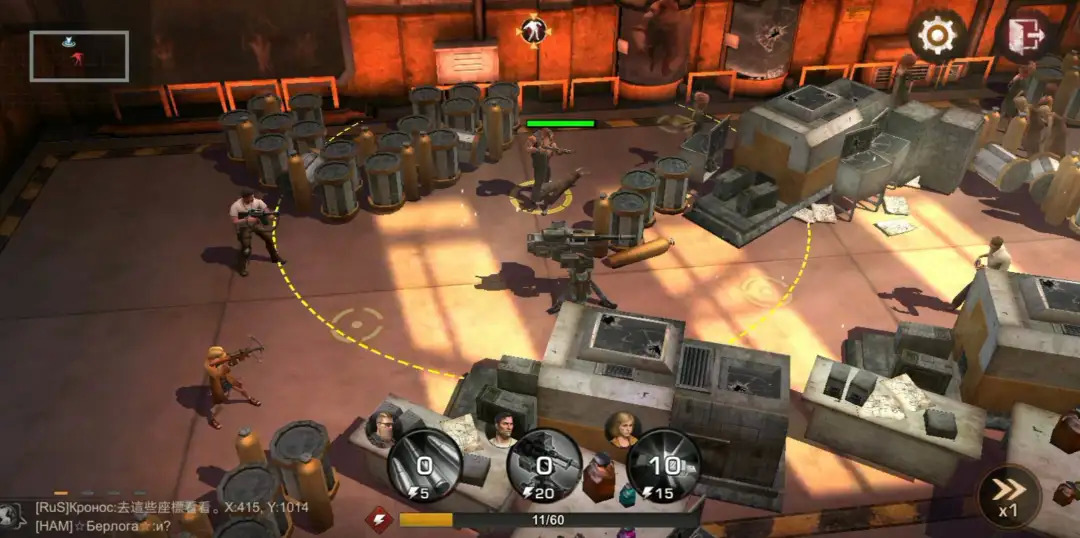This screenshot has height=538, width=1080.
Task: Select the blonde female hero portrait
Action: point(621,428)
